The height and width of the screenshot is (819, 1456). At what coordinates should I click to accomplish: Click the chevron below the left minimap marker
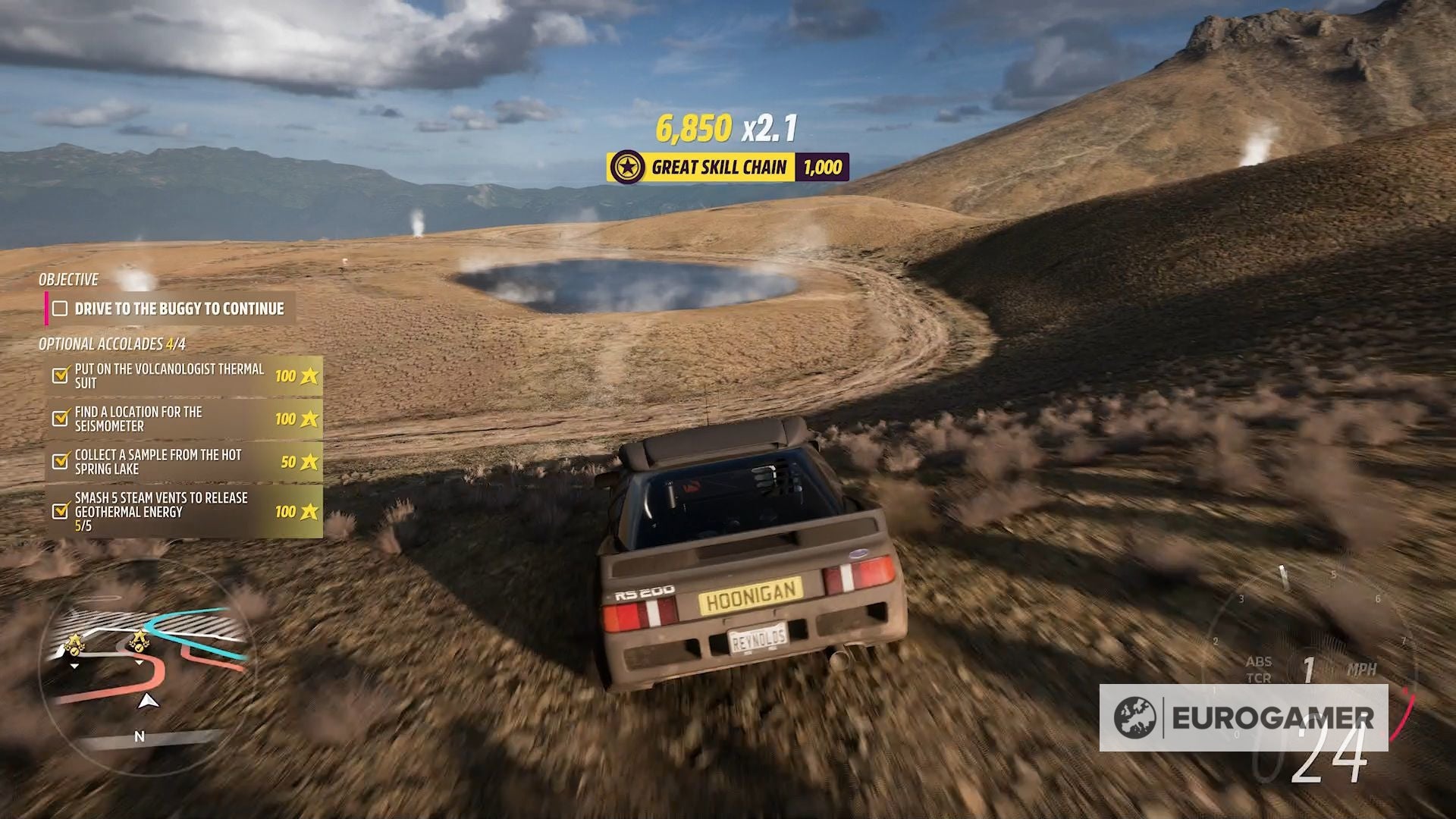click(74, 666)
